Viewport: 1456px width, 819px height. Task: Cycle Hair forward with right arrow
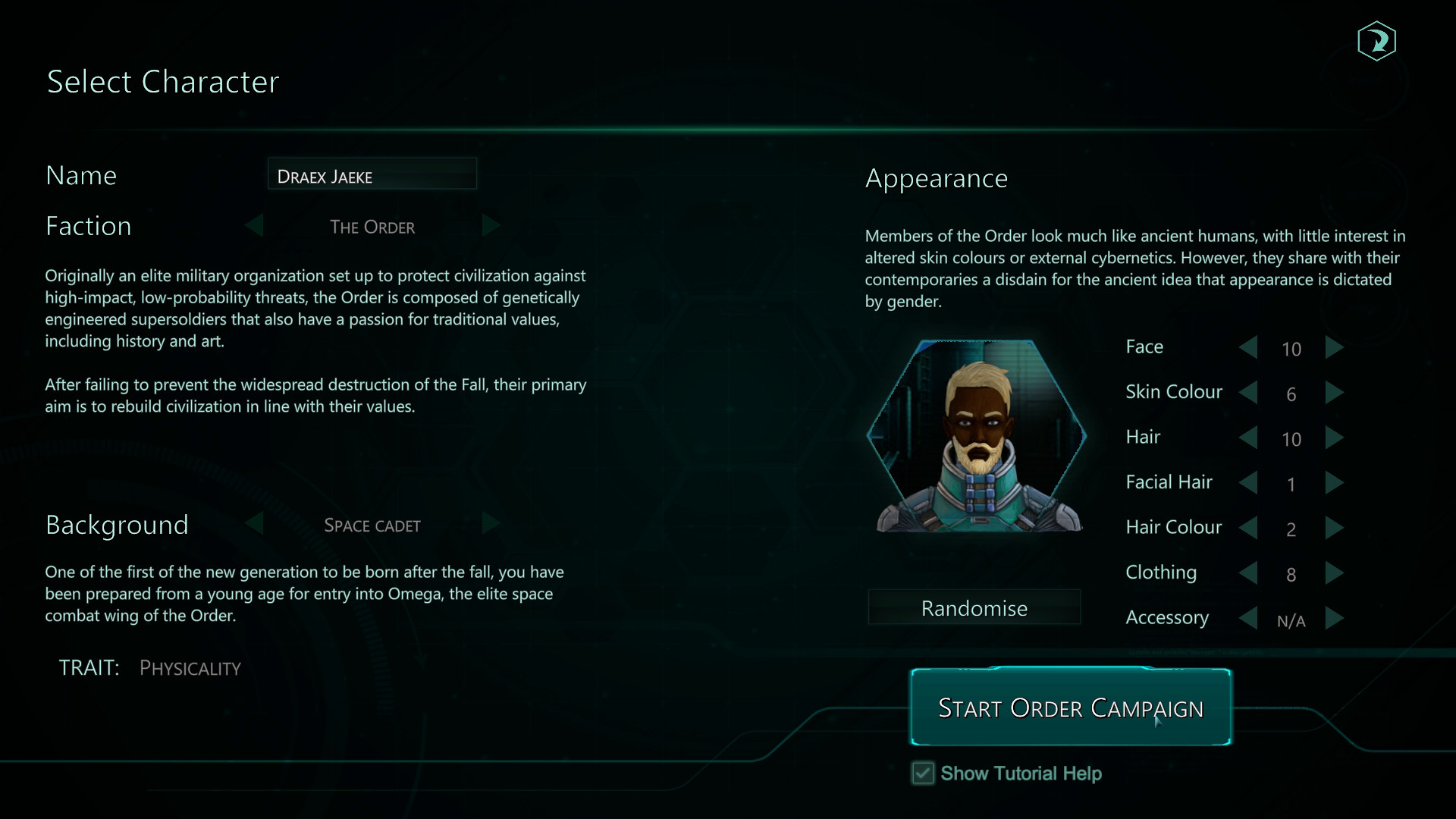click(x=1335, y=438)
